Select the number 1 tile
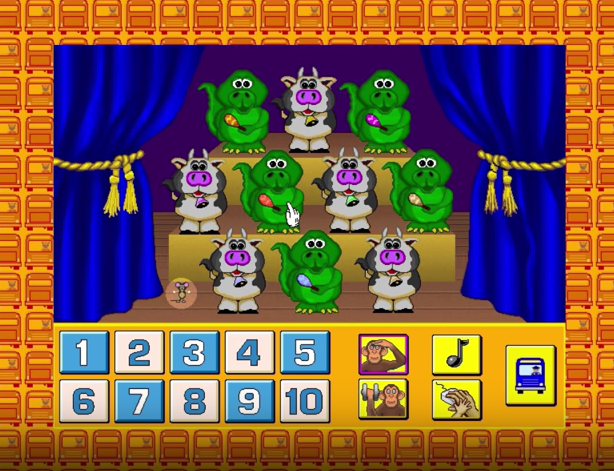 point(84,353)
